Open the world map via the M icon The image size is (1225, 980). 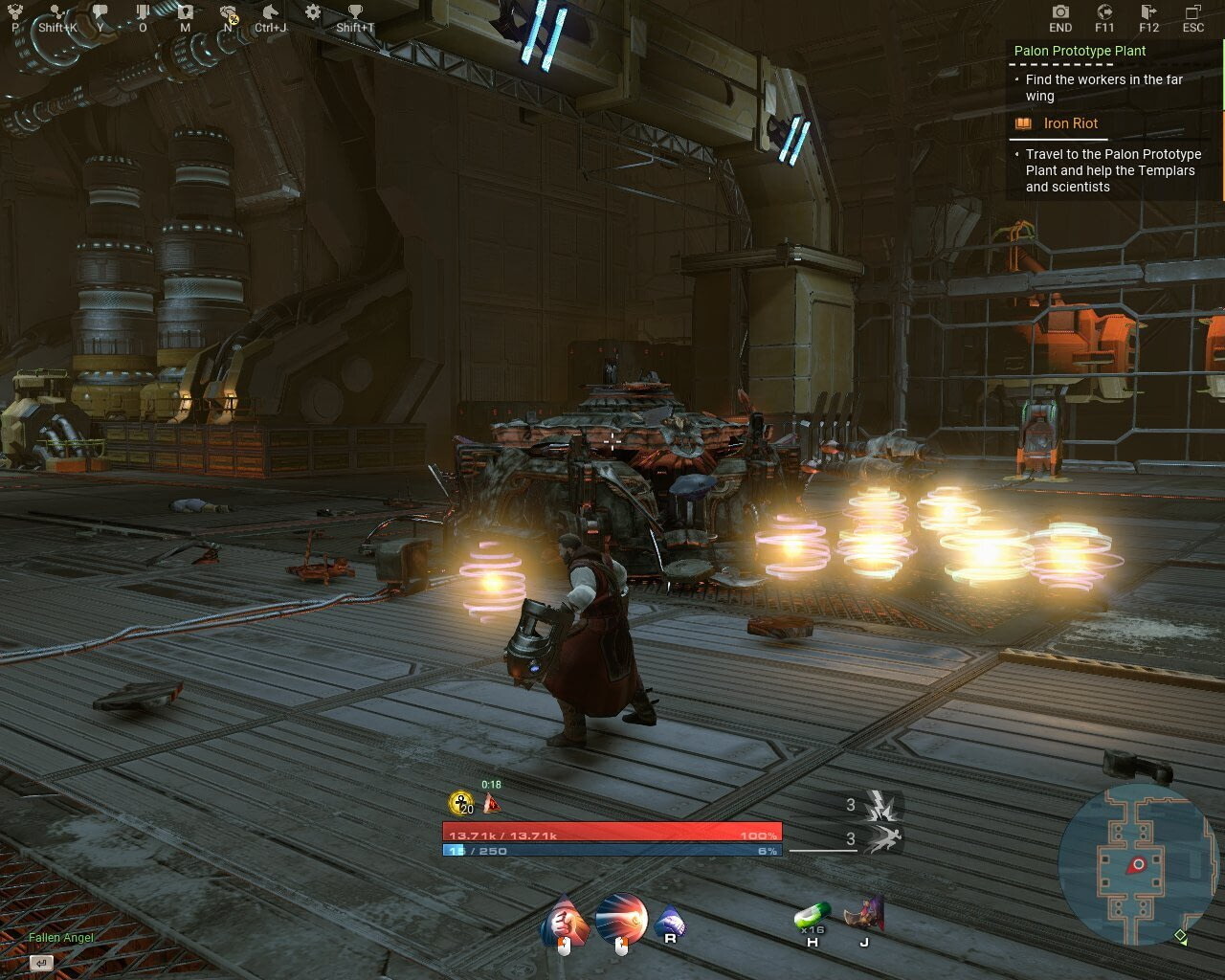[x=184, y=11]
